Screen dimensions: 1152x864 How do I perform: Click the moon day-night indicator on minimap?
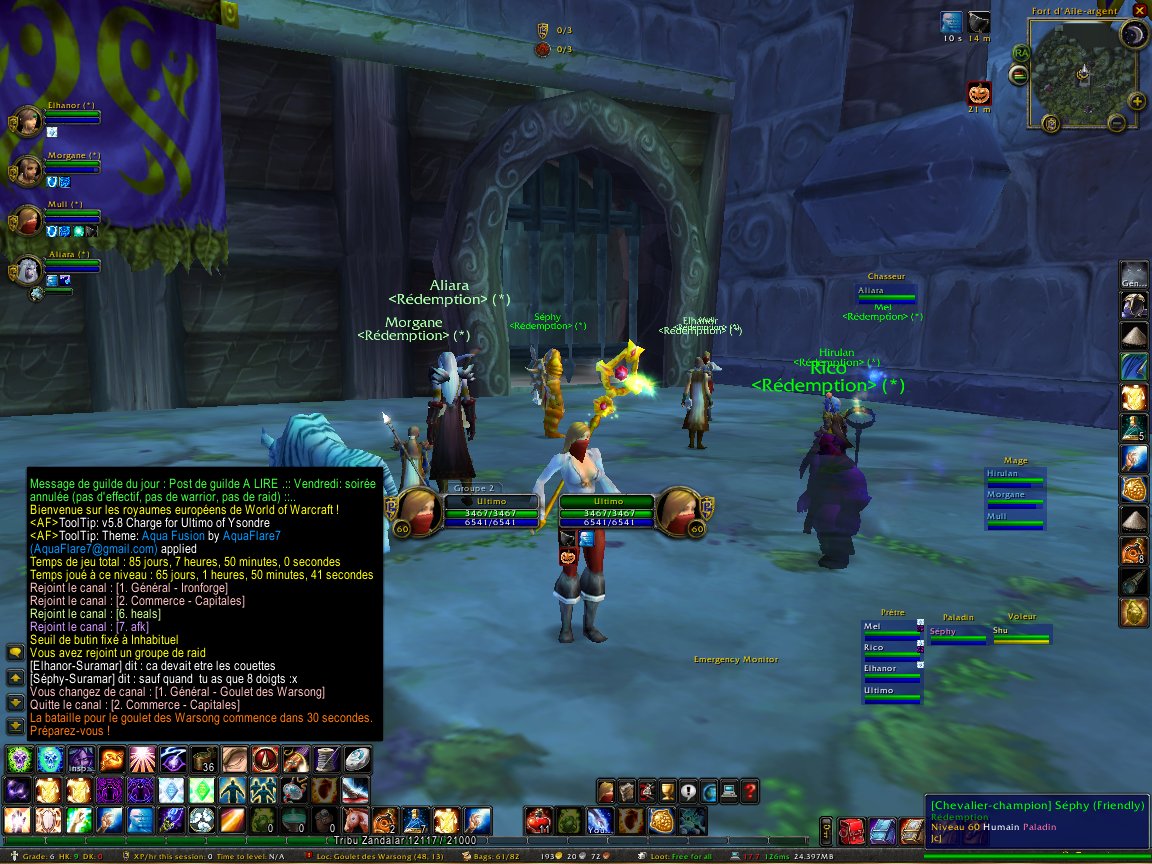[x=1133, y=37]
